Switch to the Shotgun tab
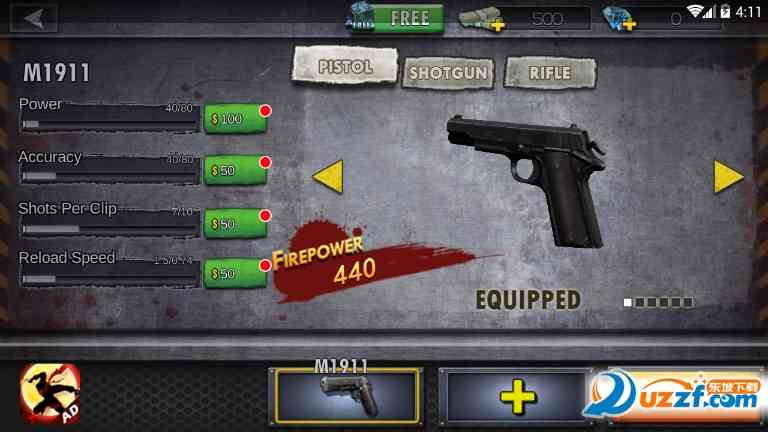This screenshot has width=768, height=432. click(449, 72)
